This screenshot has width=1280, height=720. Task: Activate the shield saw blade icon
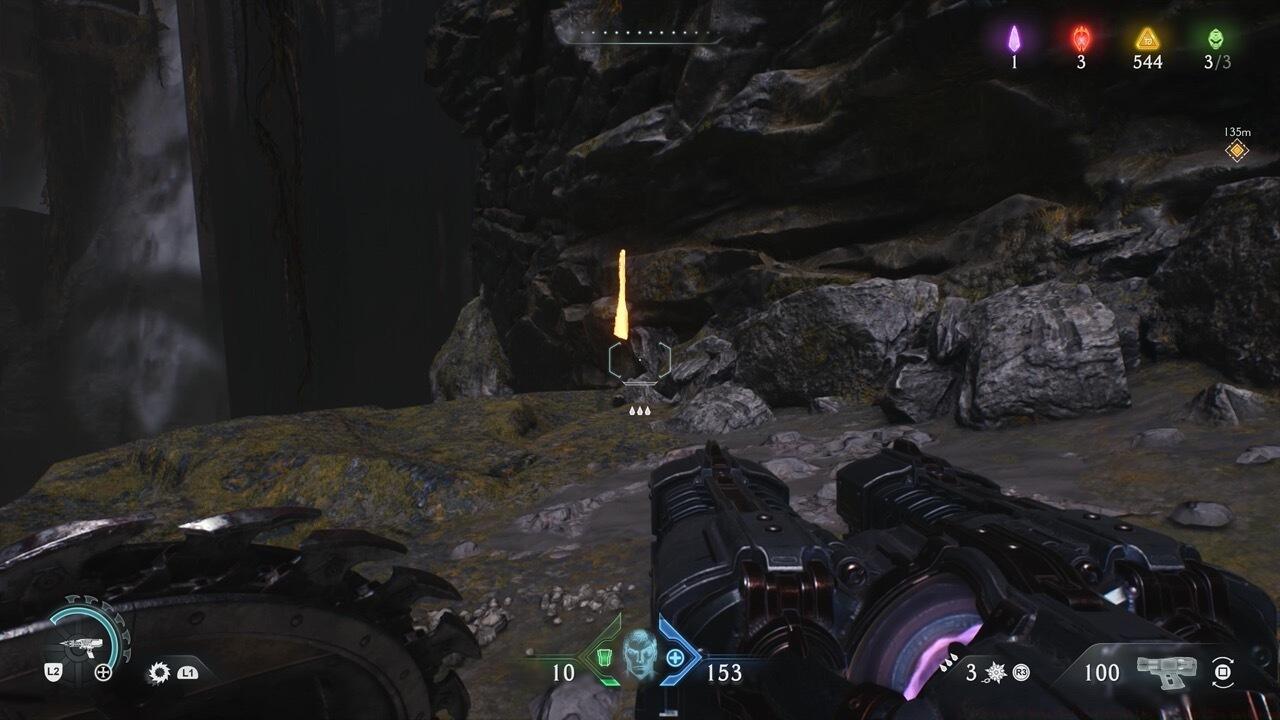pyautogui.click(x=157, y=673)
